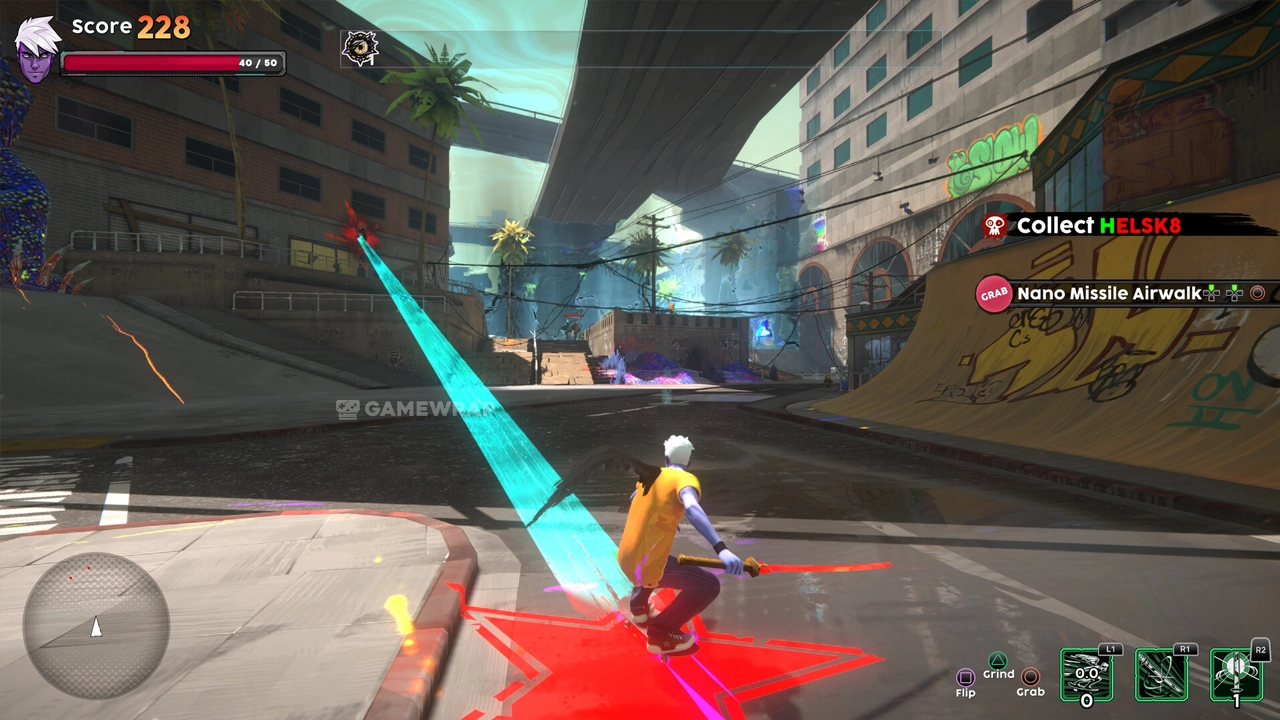
Task: Activate the skateboarding skeleton ability
Action: coord(1086,674)
